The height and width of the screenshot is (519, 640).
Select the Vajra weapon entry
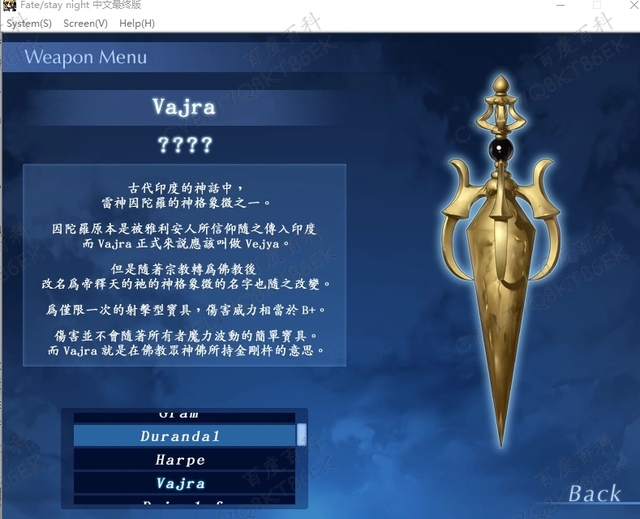point(180,483)
